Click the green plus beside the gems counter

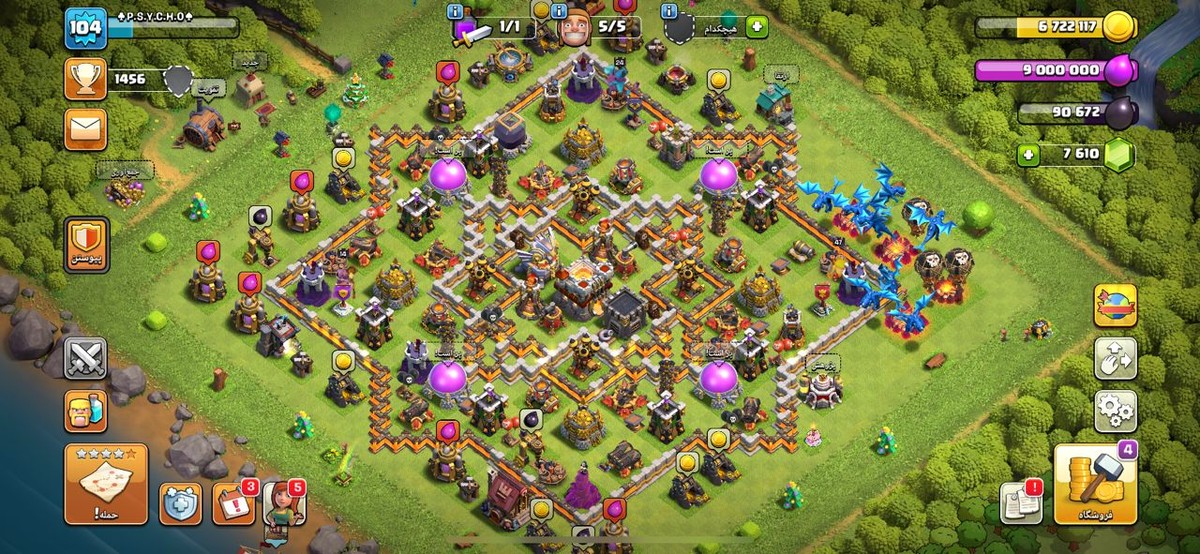click(1029, 155)
